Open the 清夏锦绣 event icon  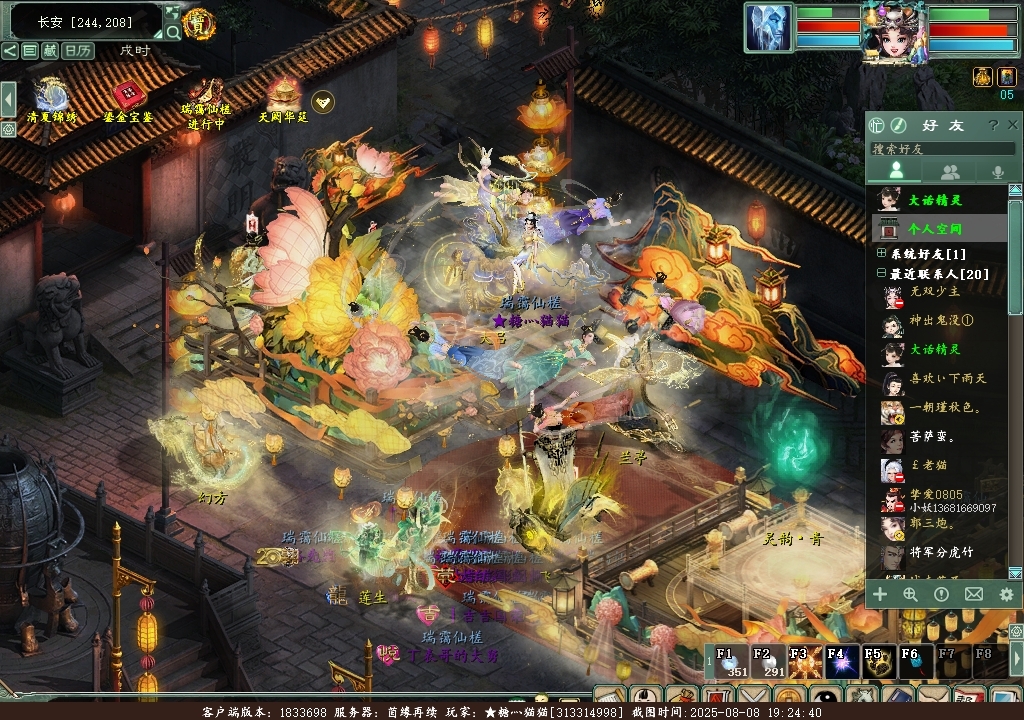51,98
